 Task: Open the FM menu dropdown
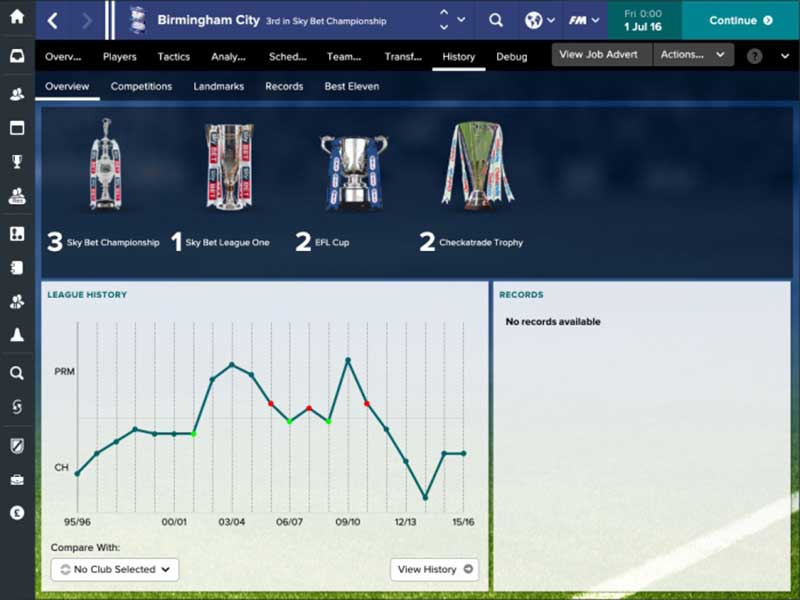tap(583, 20)
